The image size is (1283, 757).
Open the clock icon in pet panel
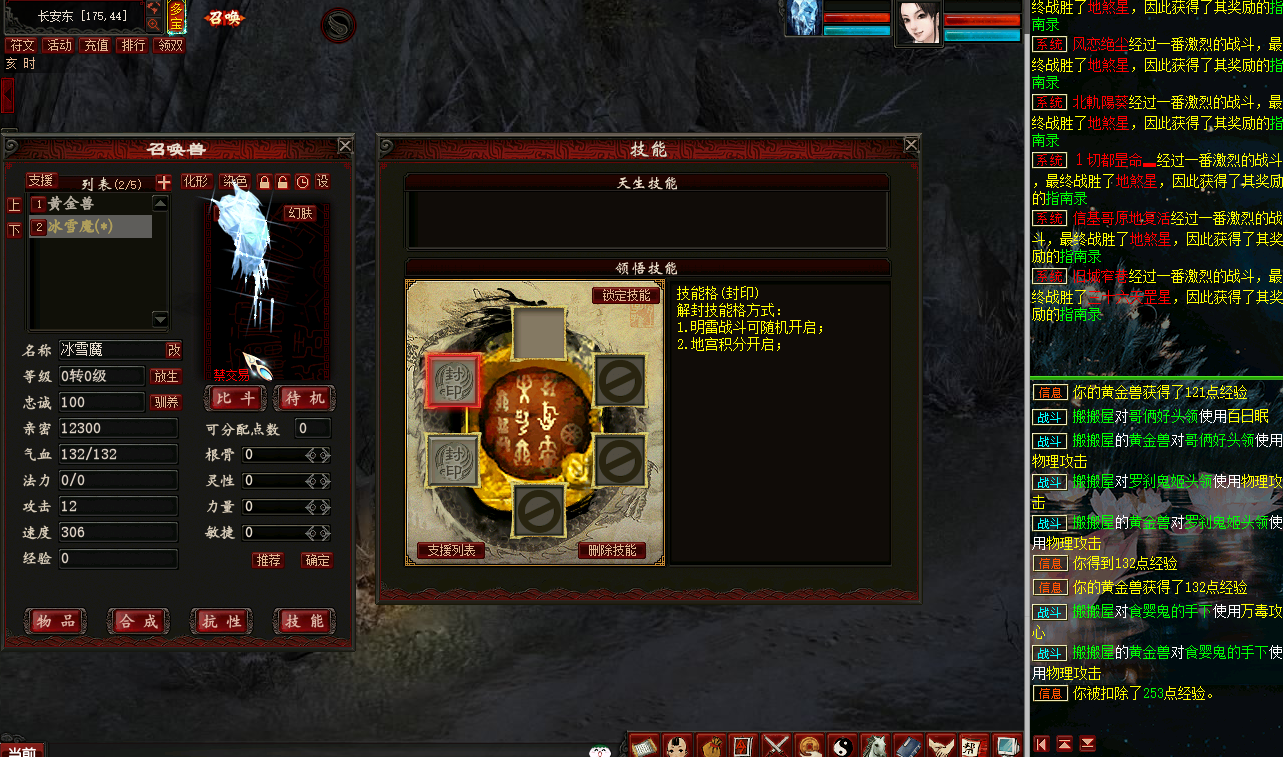[x=302, y=181]
